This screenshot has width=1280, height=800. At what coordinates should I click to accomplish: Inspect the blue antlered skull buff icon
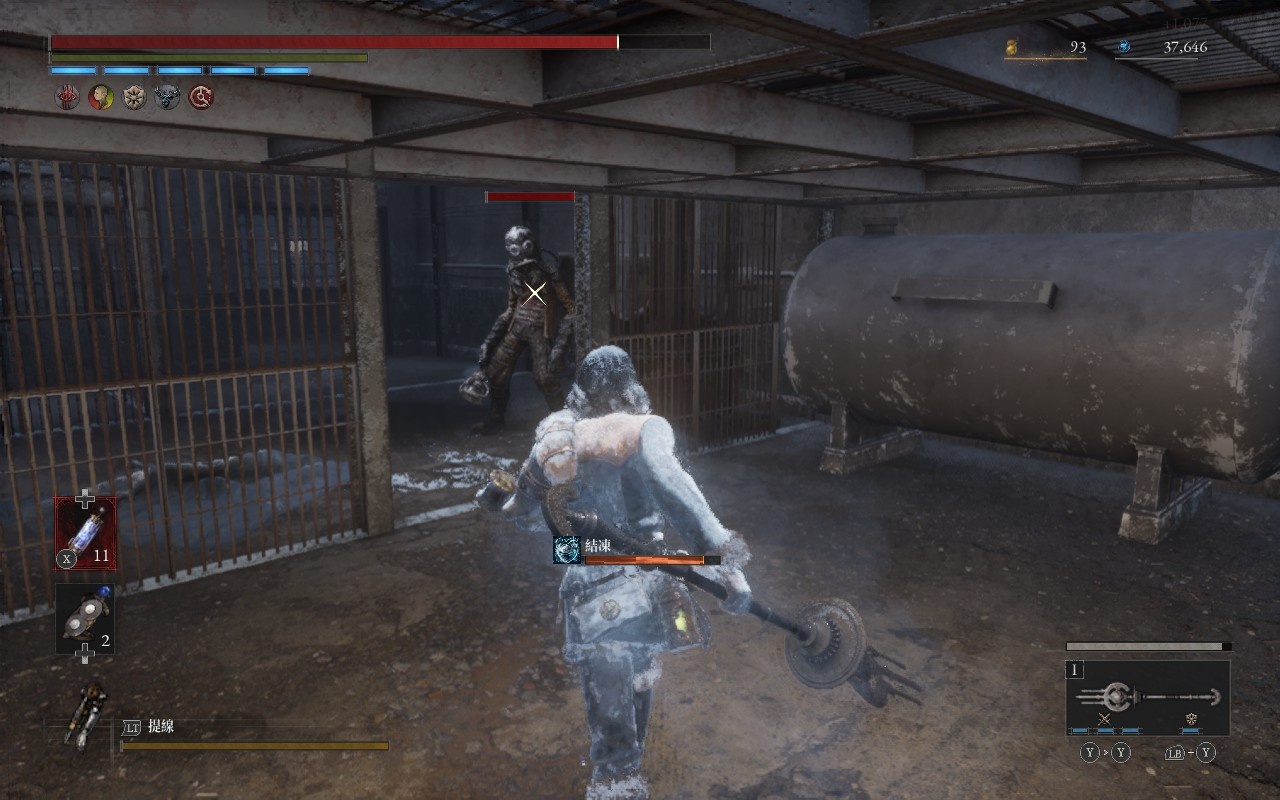(167, 97)
